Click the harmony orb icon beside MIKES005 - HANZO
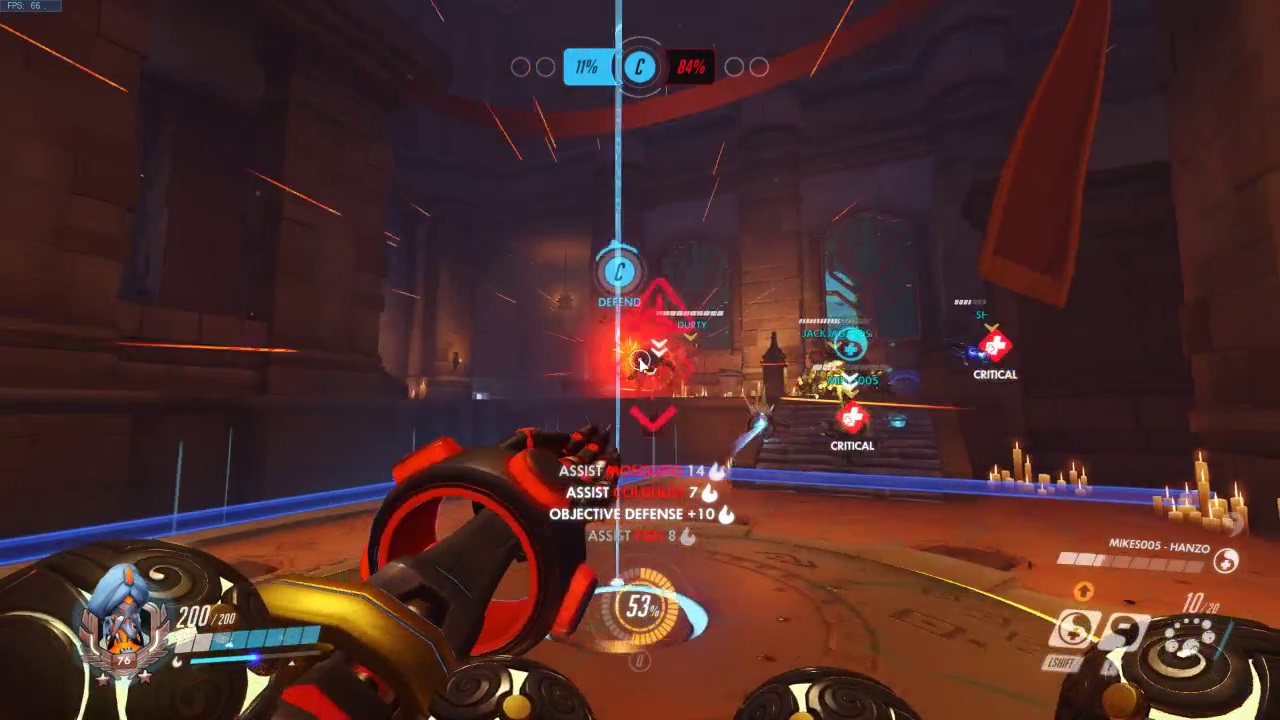The image size is (1280, 720). coord(1226,562)
